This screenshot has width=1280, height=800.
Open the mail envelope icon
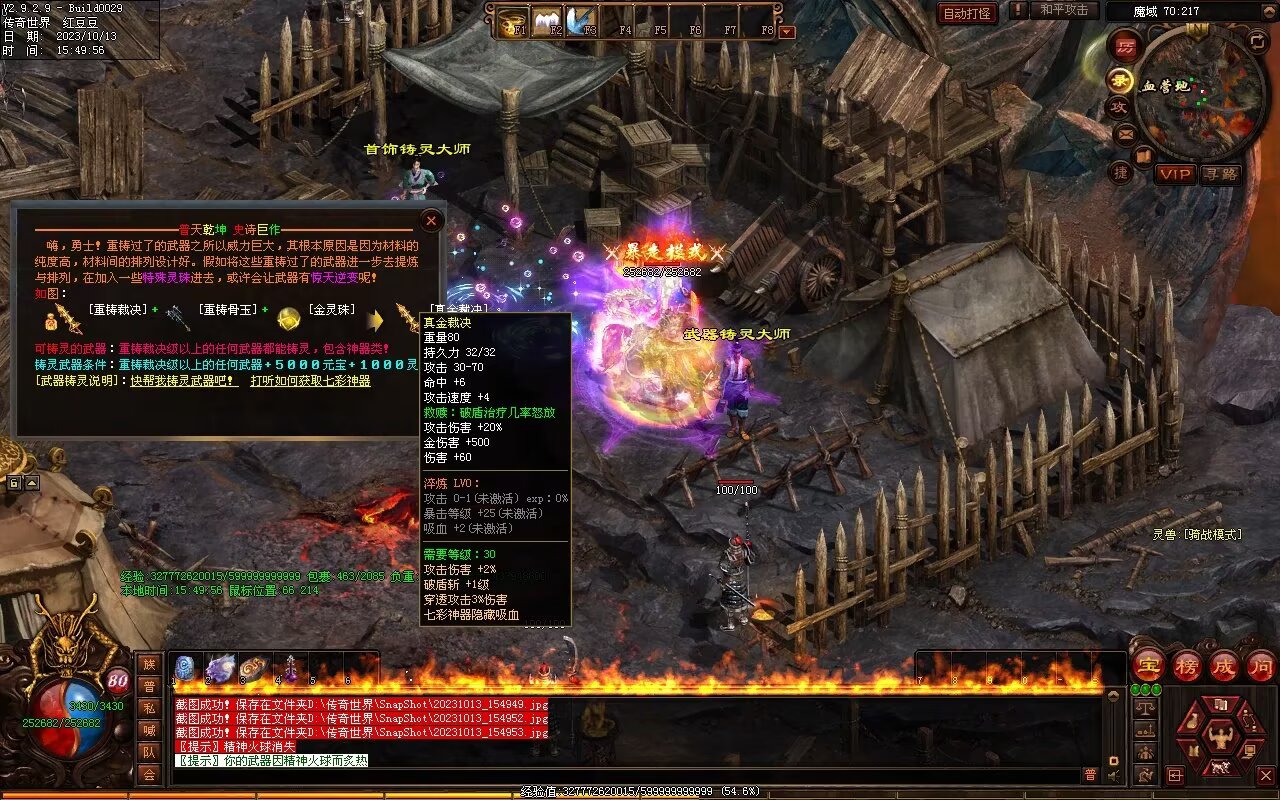[1126, 133]
